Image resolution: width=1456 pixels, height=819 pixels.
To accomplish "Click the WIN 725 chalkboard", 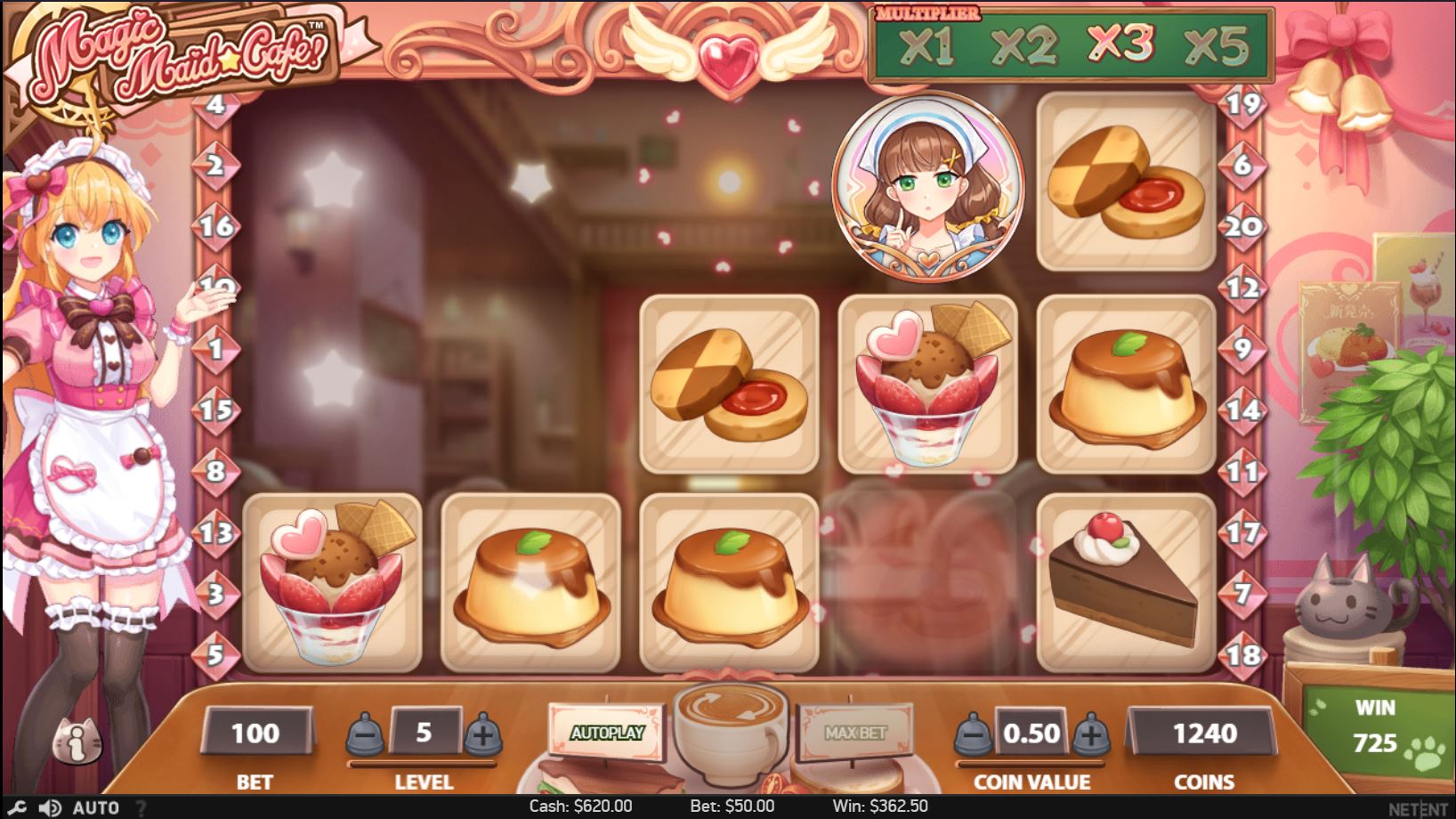I will tap(1376, 726).
